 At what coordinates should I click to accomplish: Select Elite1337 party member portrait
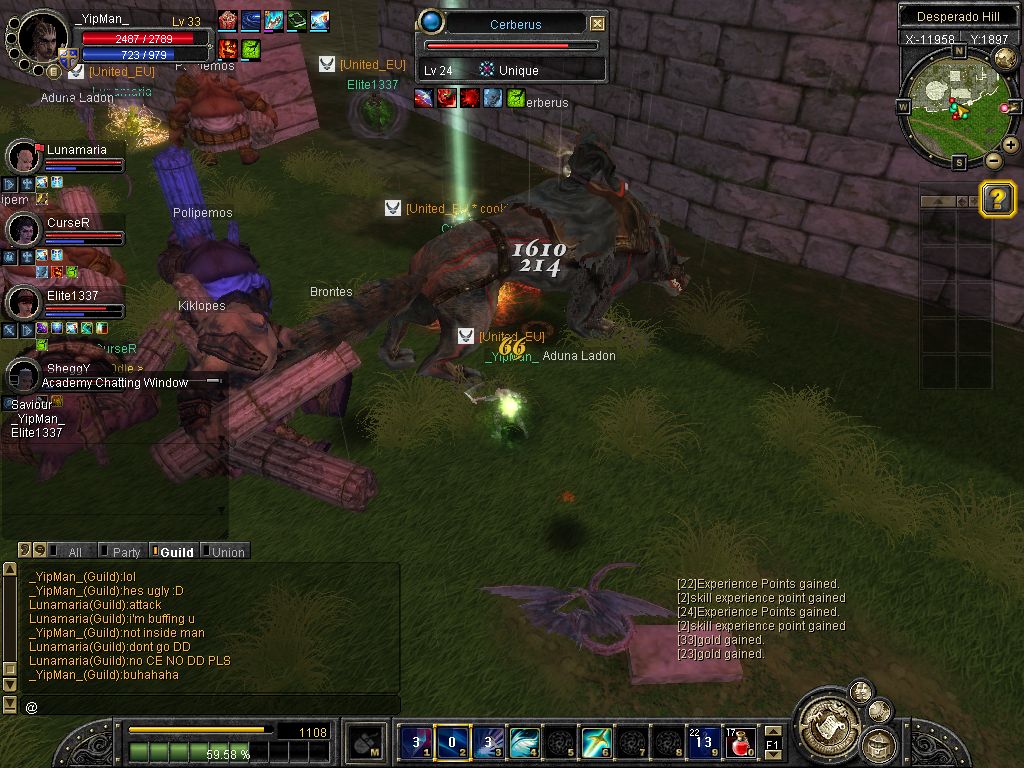[x=23, y=301]
